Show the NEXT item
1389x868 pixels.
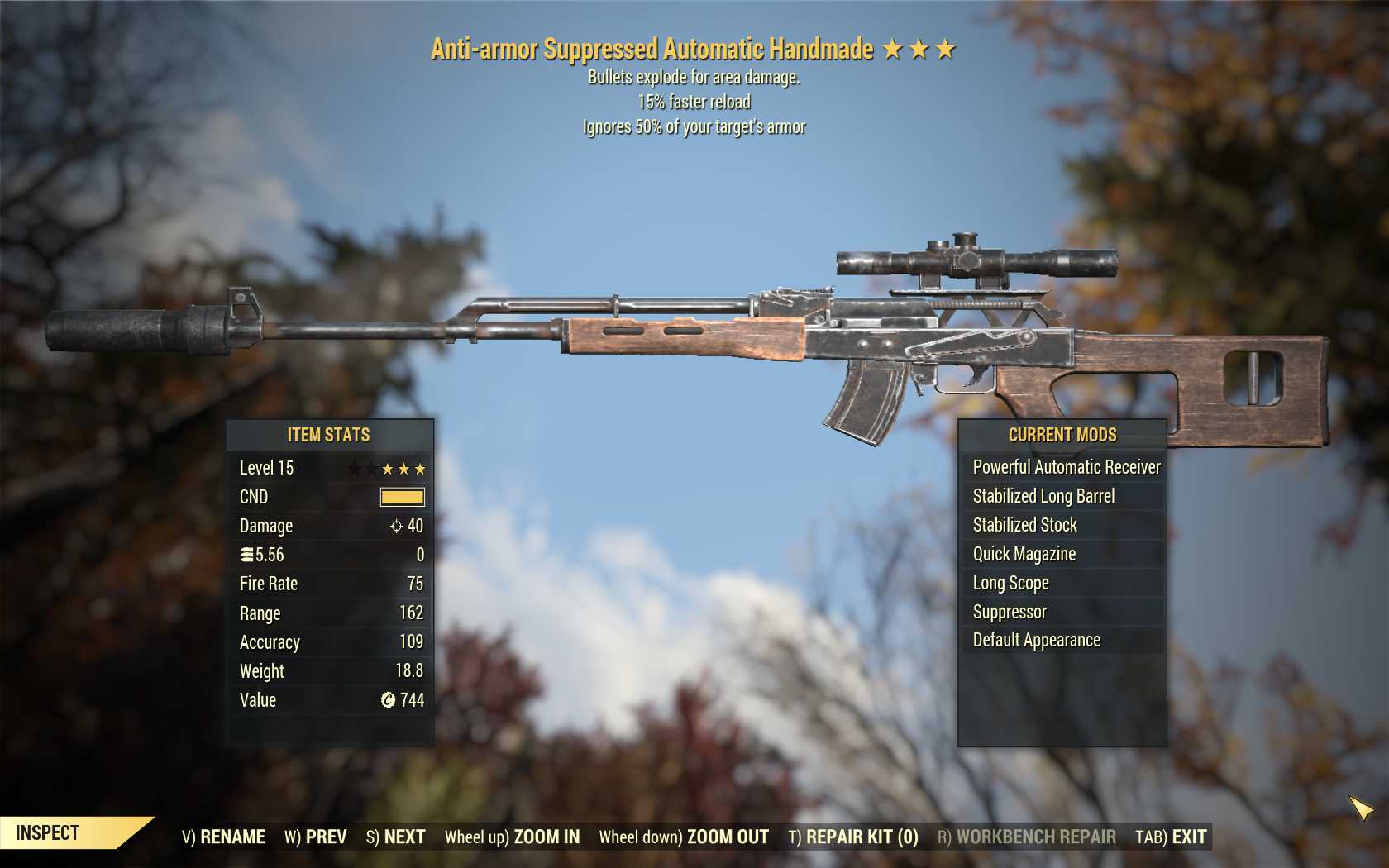pos(395,837)
